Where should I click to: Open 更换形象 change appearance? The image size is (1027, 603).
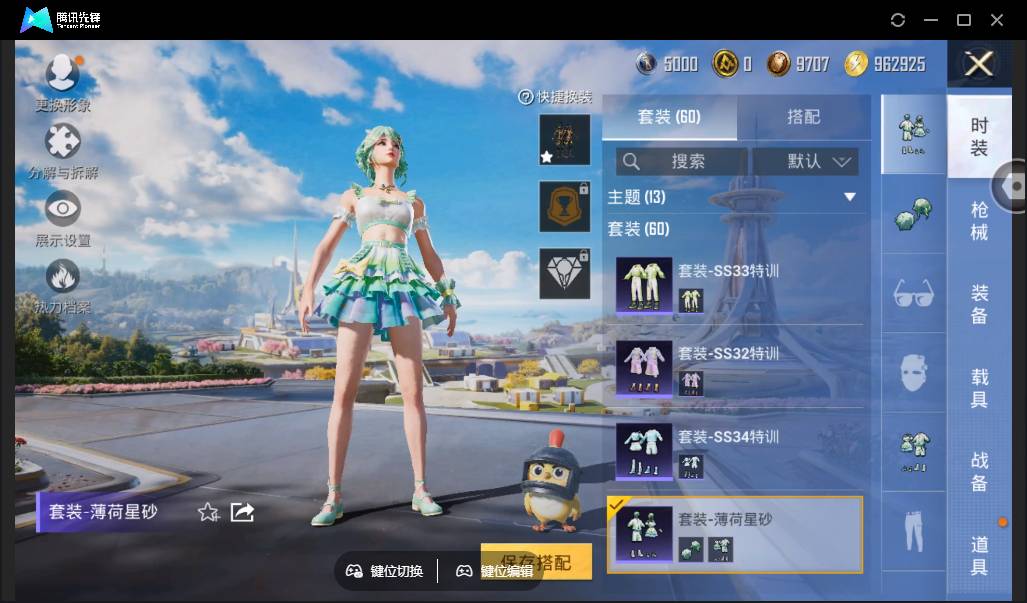[x=63, y=75]
